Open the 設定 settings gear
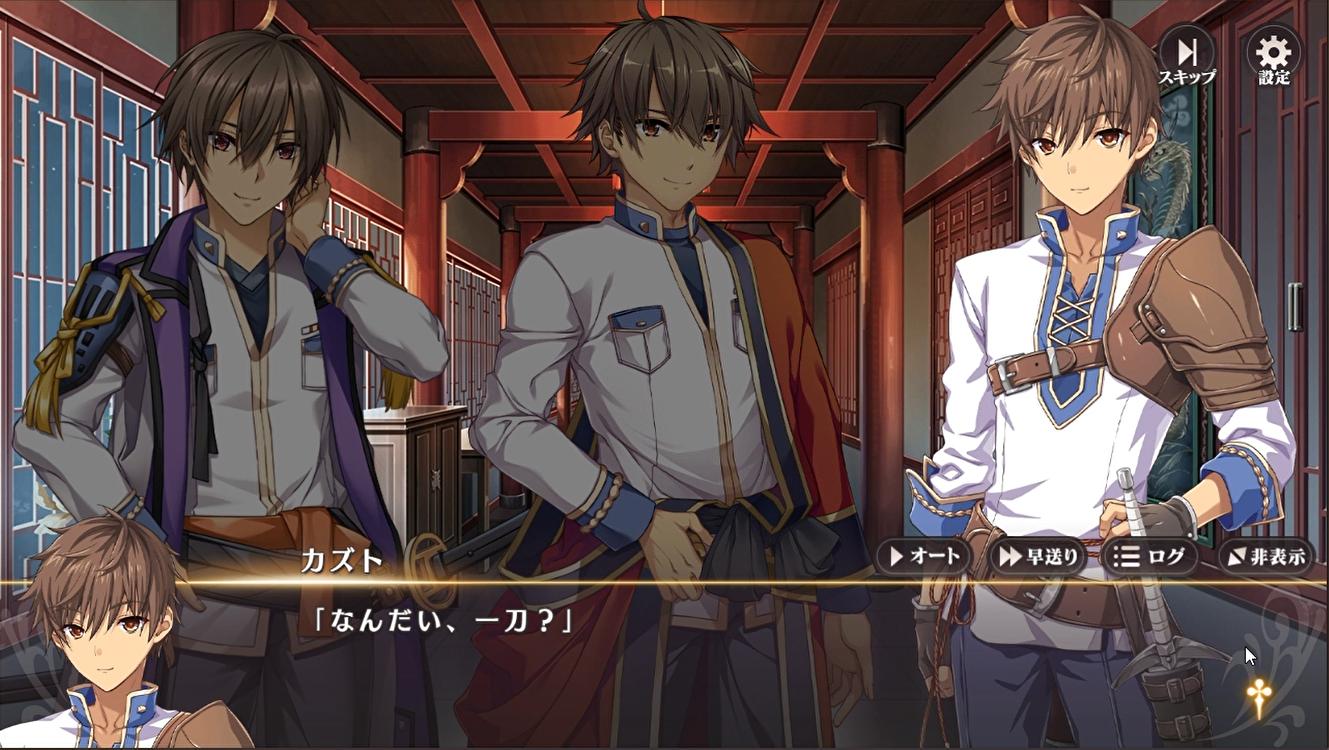Image resolution: width=1329 pixels, height=750 pixels. 1274,57
